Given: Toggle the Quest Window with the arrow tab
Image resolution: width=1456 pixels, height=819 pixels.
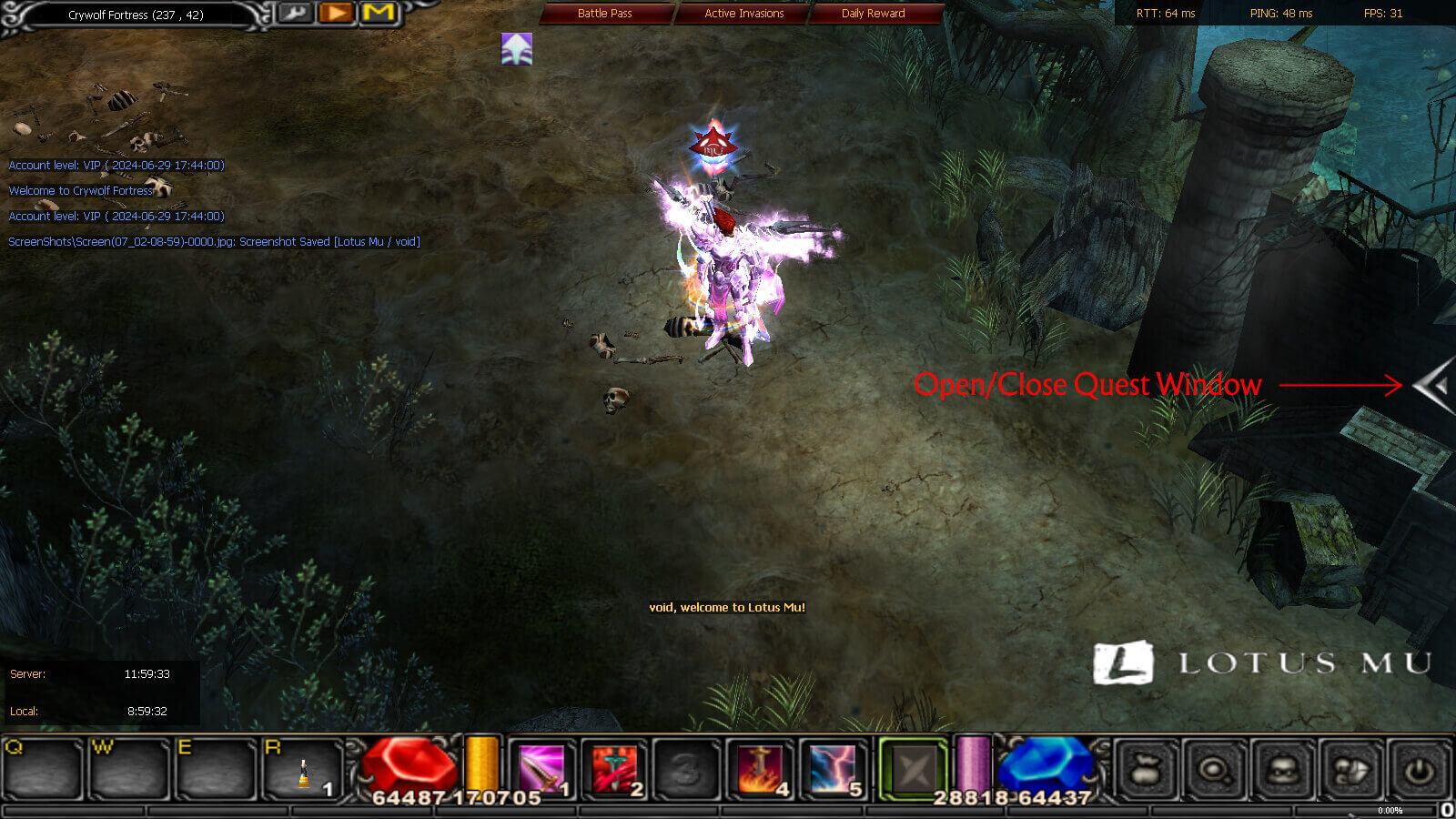Looking at the screenshot, I should tap(1429, 386).
